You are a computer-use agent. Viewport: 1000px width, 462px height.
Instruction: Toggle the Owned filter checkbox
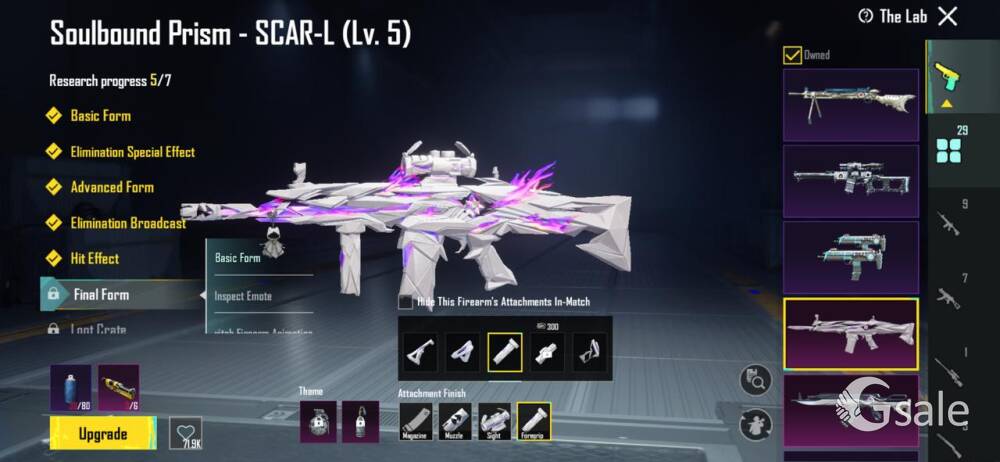(x=792, y=55)
